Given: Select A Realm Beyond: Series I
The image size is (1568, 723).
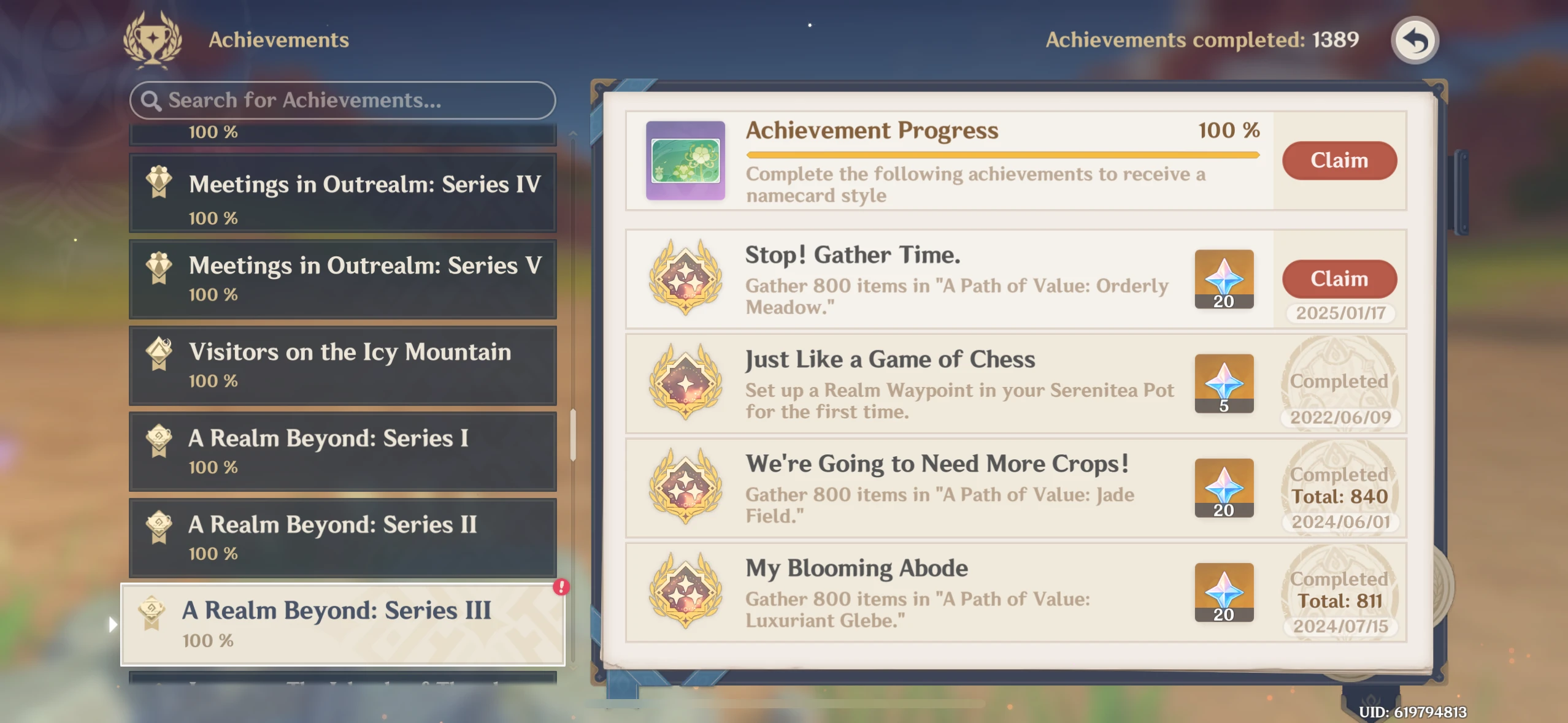Looking at the screenshot, I should pos(342,451).
